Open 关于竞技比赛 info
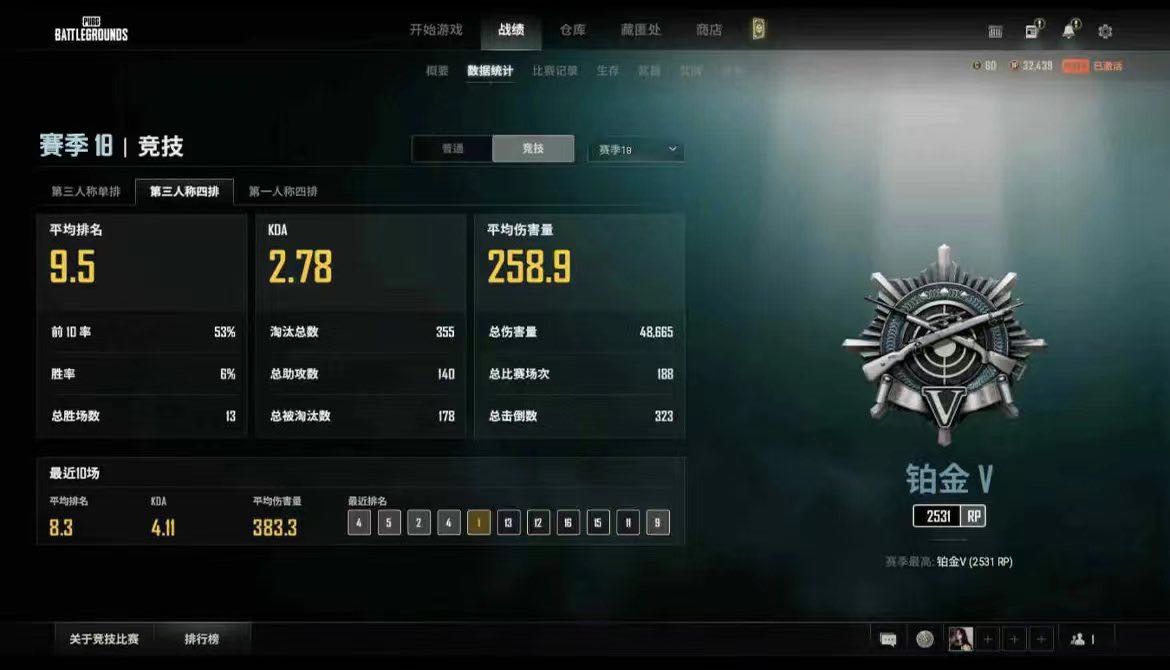1170x670 pixels. coord(104,638)
